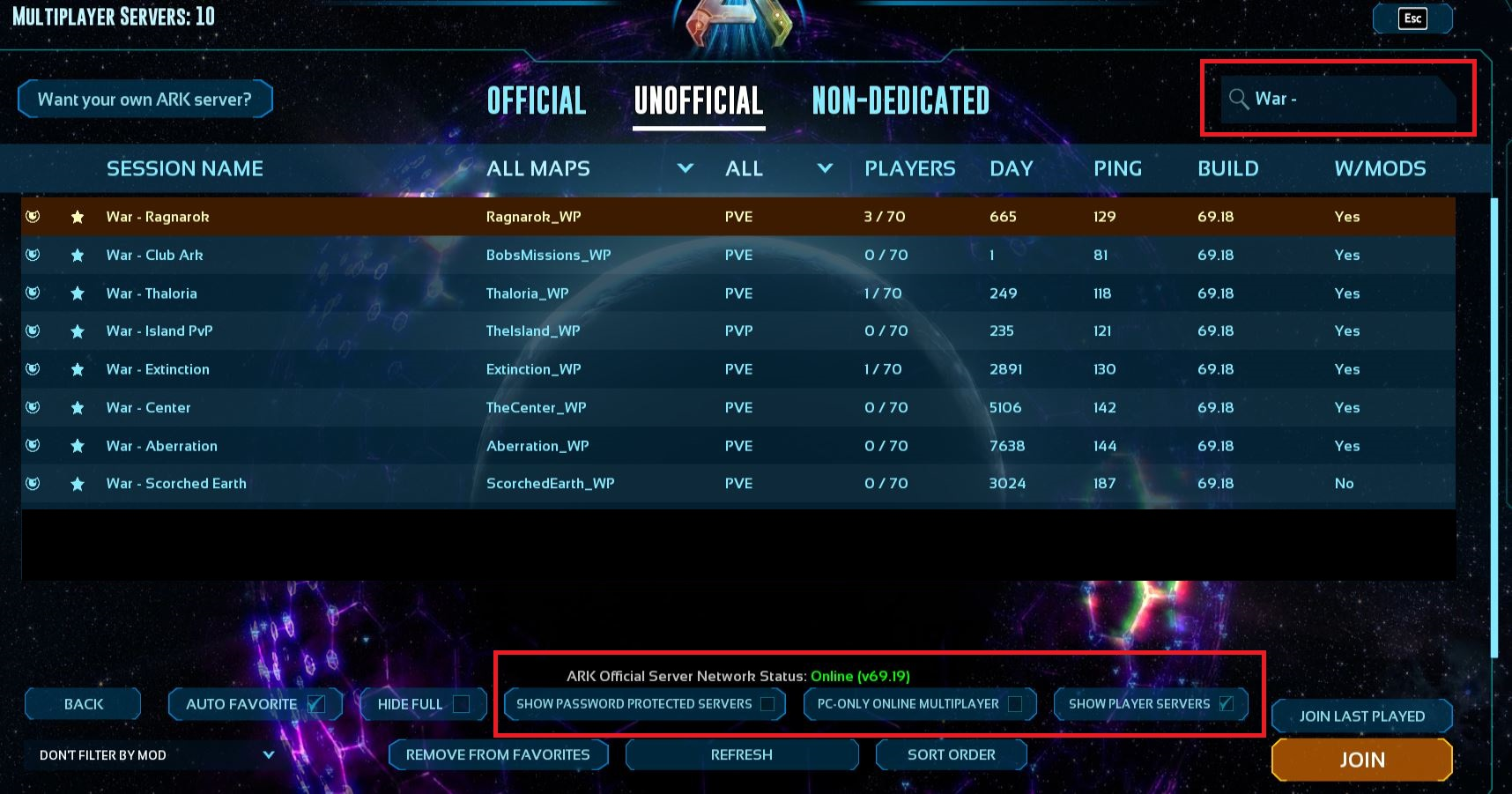Viewport: 1512px width, 794px height.
Task: Click the eye icon next to War - Scorched Earth
Action: (x=33, y=483)
